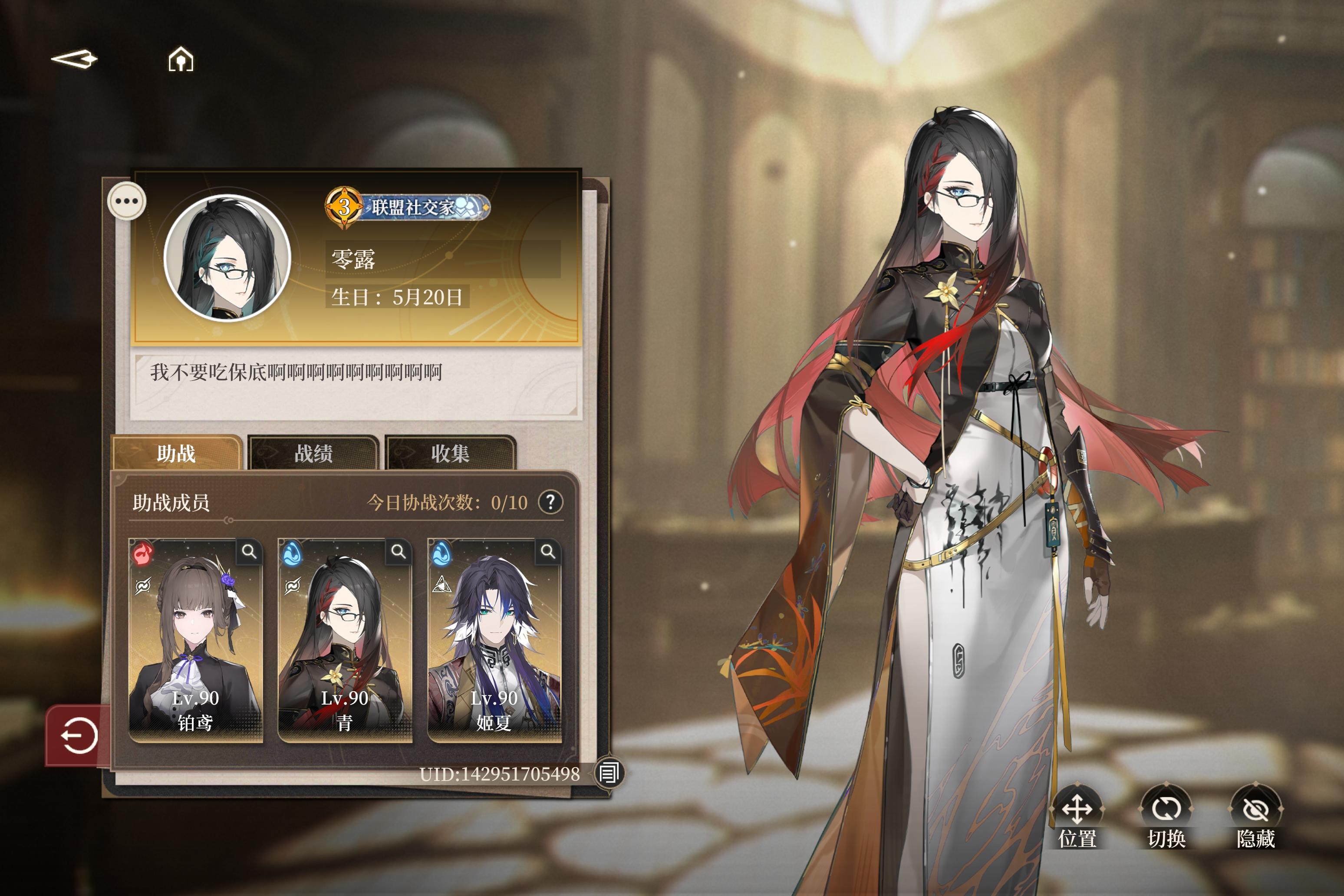1344x896 pixels.
Task: Inspect 铂鸢 with the magnifier icon
Action: (x=249, y=551)
